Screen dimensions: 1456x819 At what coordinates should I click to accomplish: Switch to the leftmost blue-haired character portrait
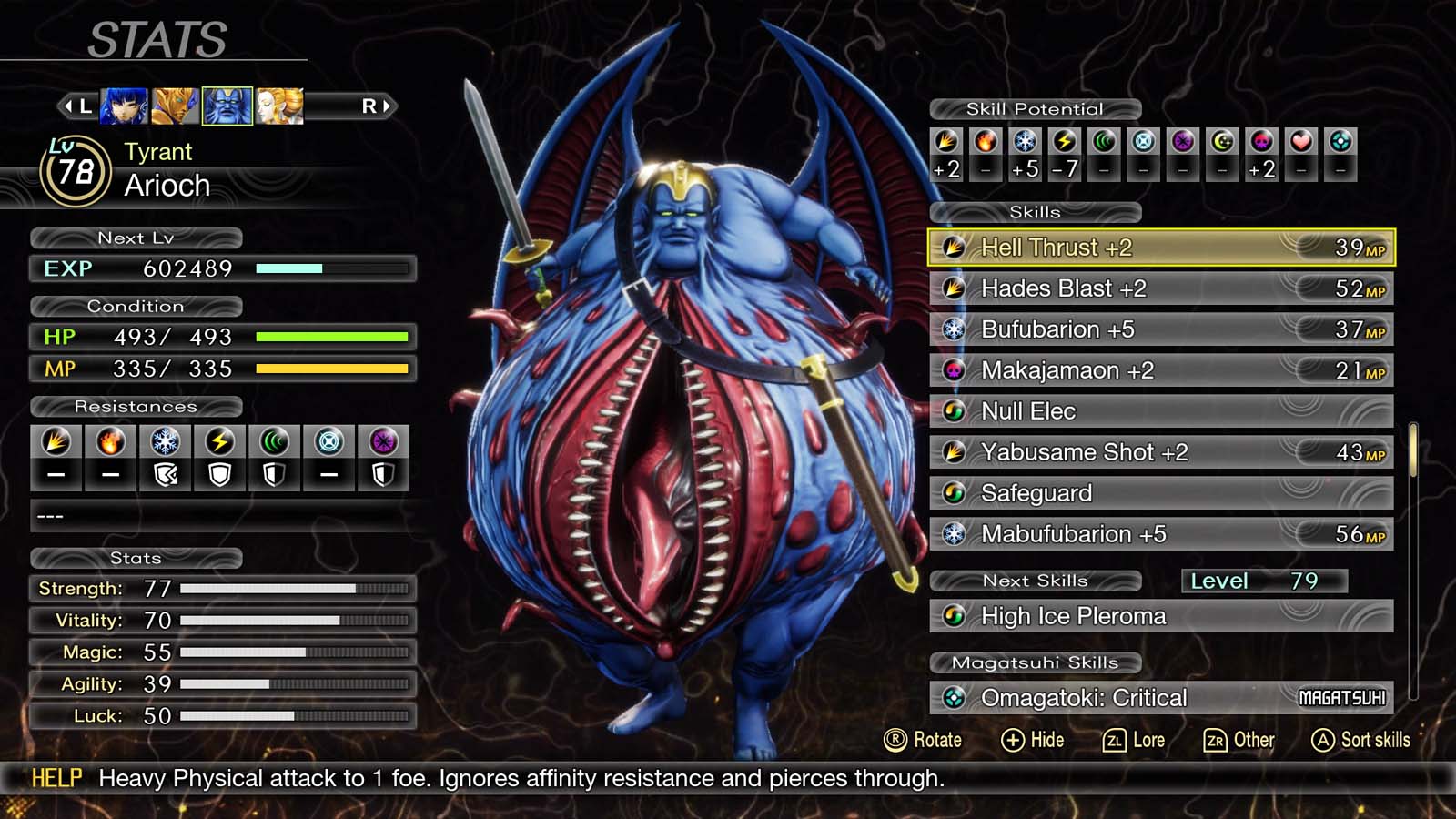pos(126,105)
